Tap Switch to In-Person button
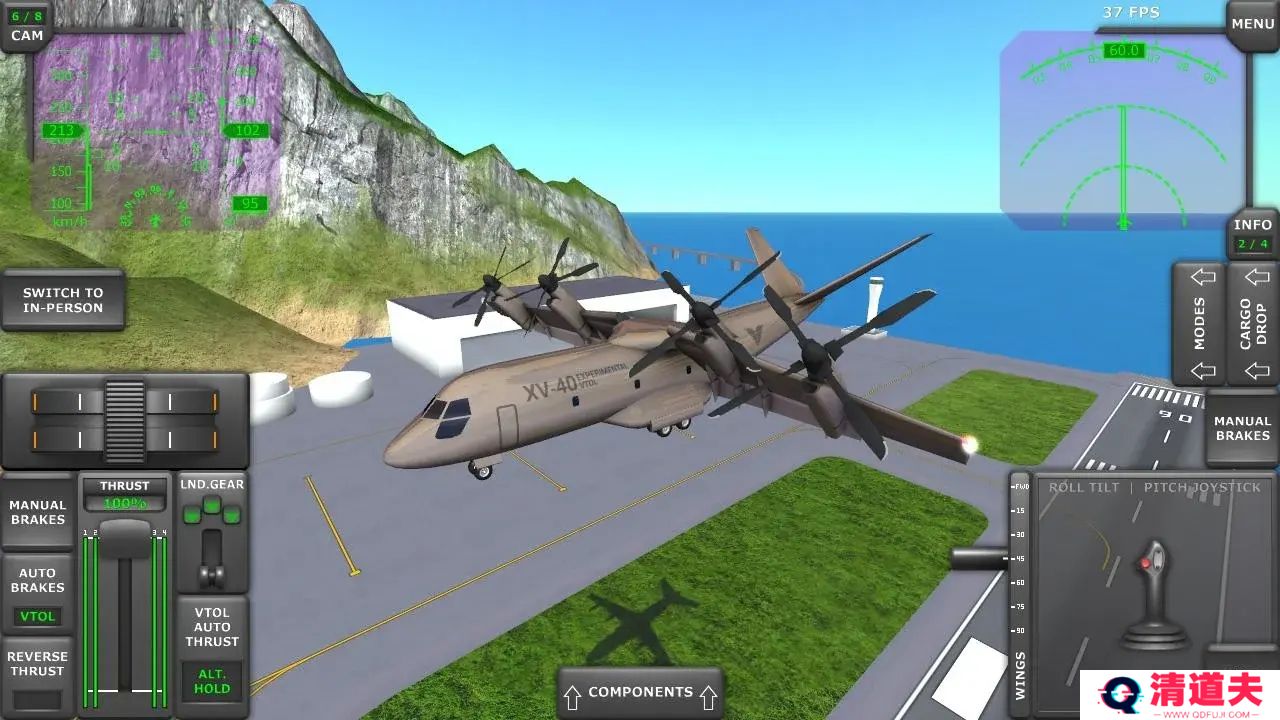Viewport: 1280px width, 720px height. (x=63, y=300)
